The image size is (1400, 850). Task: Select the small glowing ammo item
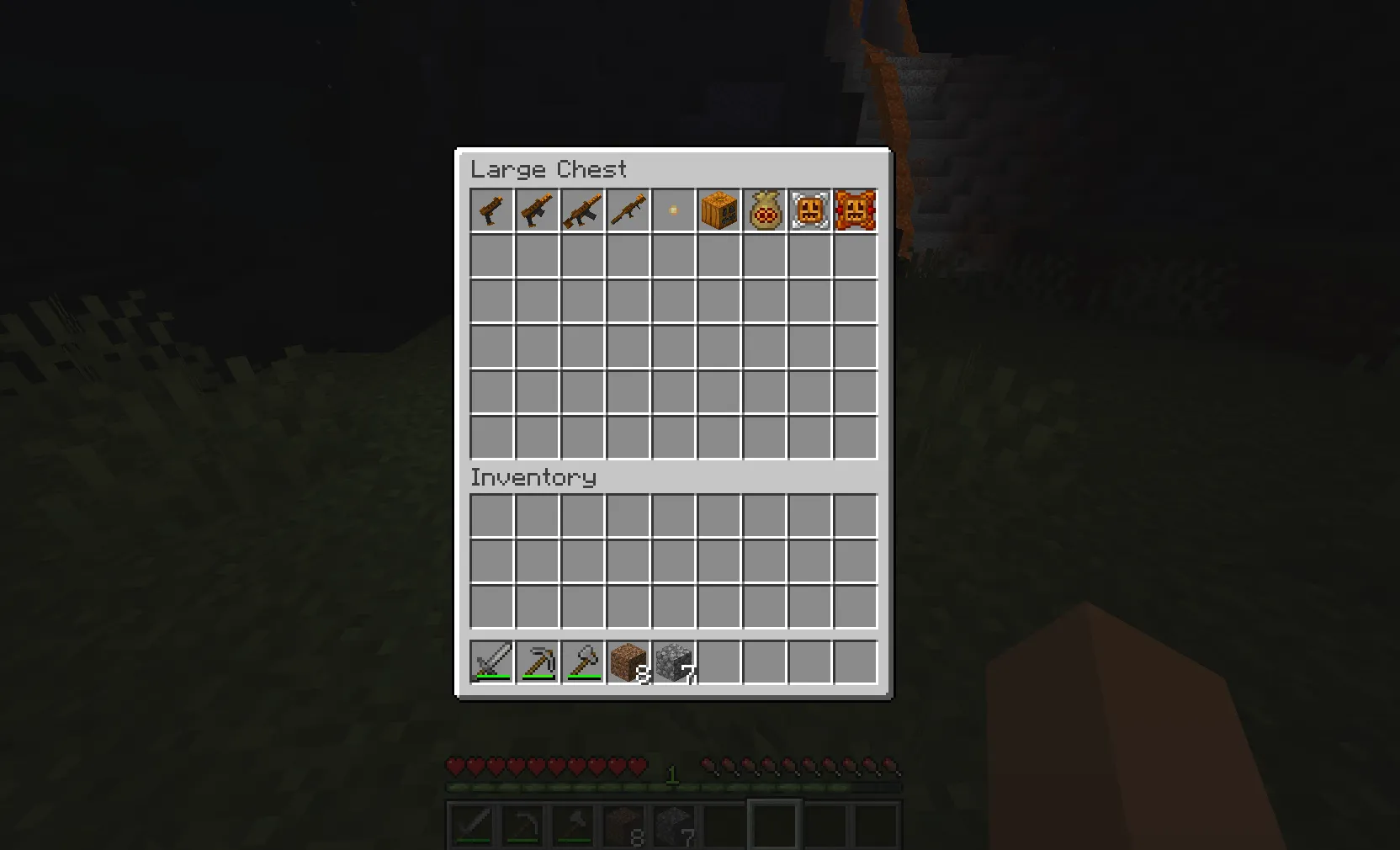[x=673, y=210]
